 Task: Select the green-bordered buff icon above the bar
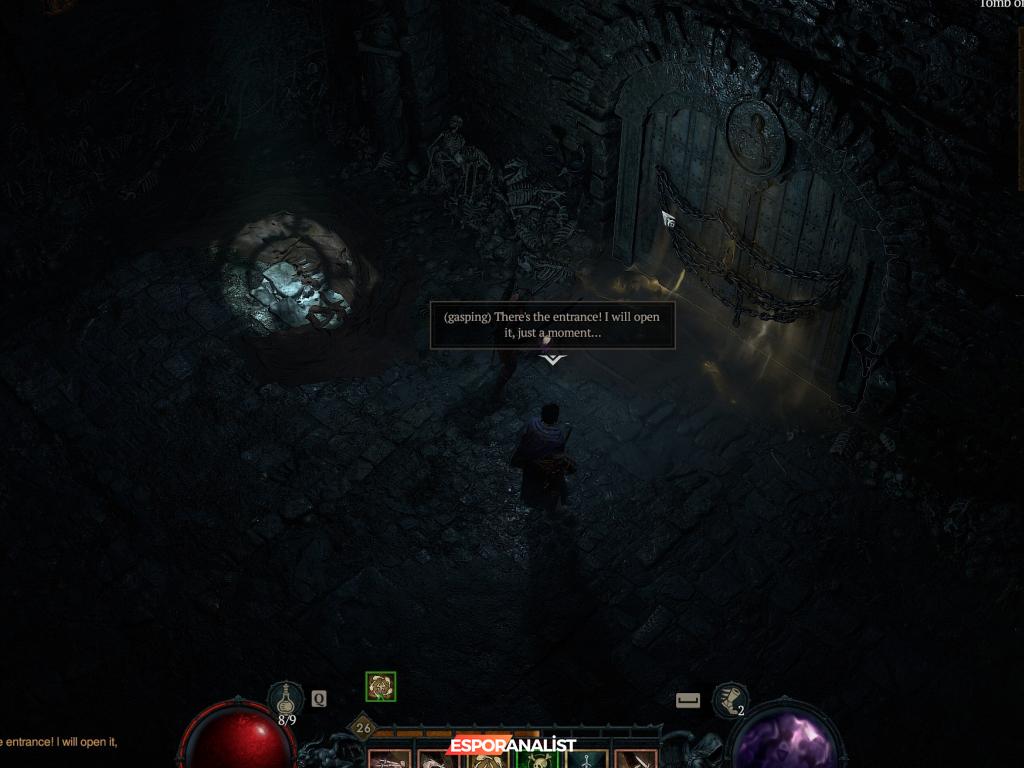pyautogui.click(x=381, y=686)
